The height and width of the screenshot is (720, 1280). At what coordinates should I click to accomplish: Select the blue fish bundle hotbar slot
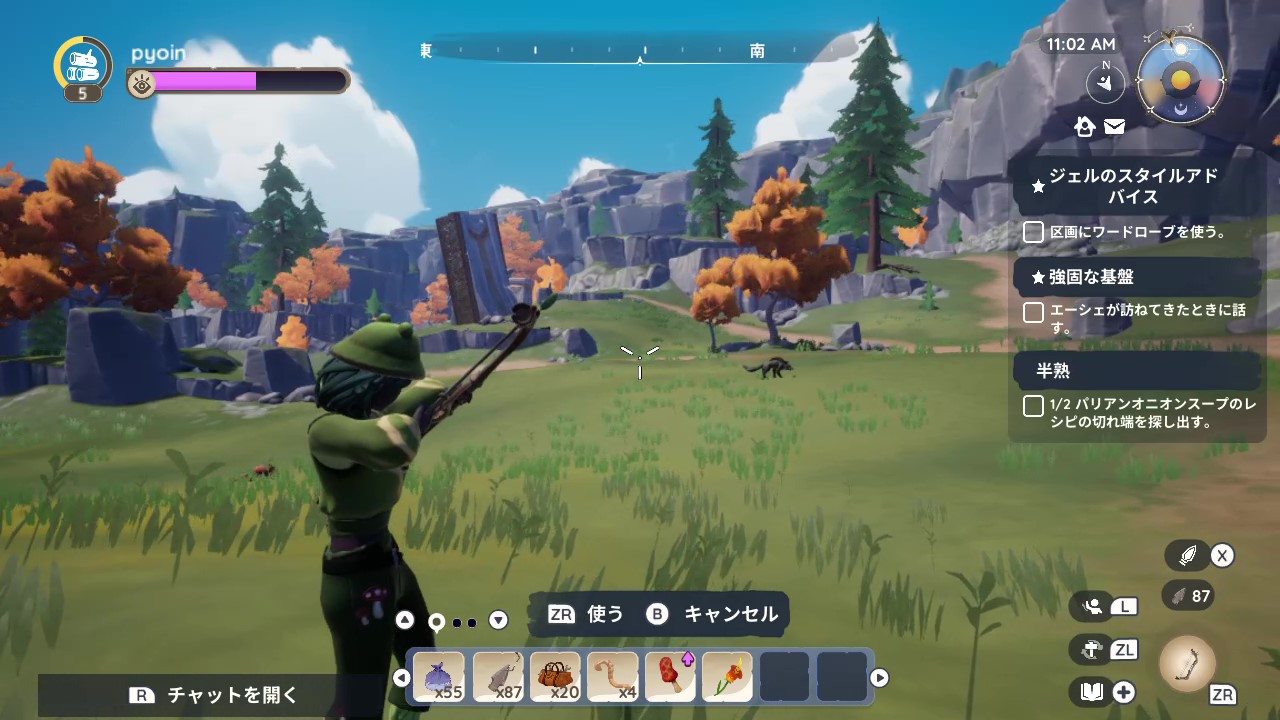pyautogui.click(x=439, y=677)
